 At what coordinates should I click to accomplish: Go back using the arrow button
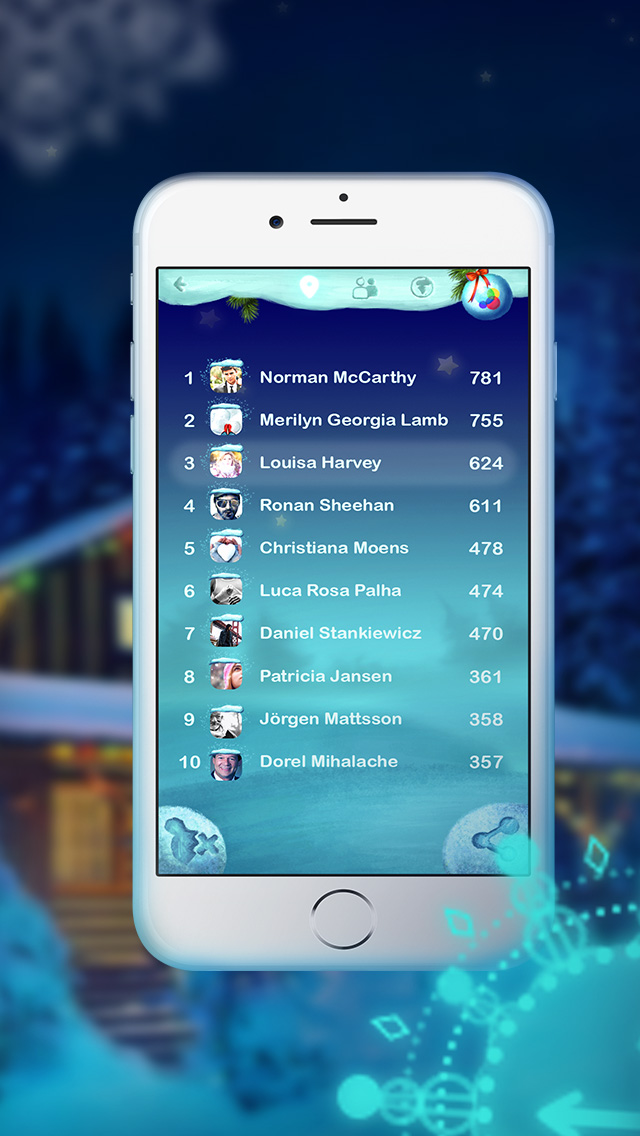(x=180, y=285)
